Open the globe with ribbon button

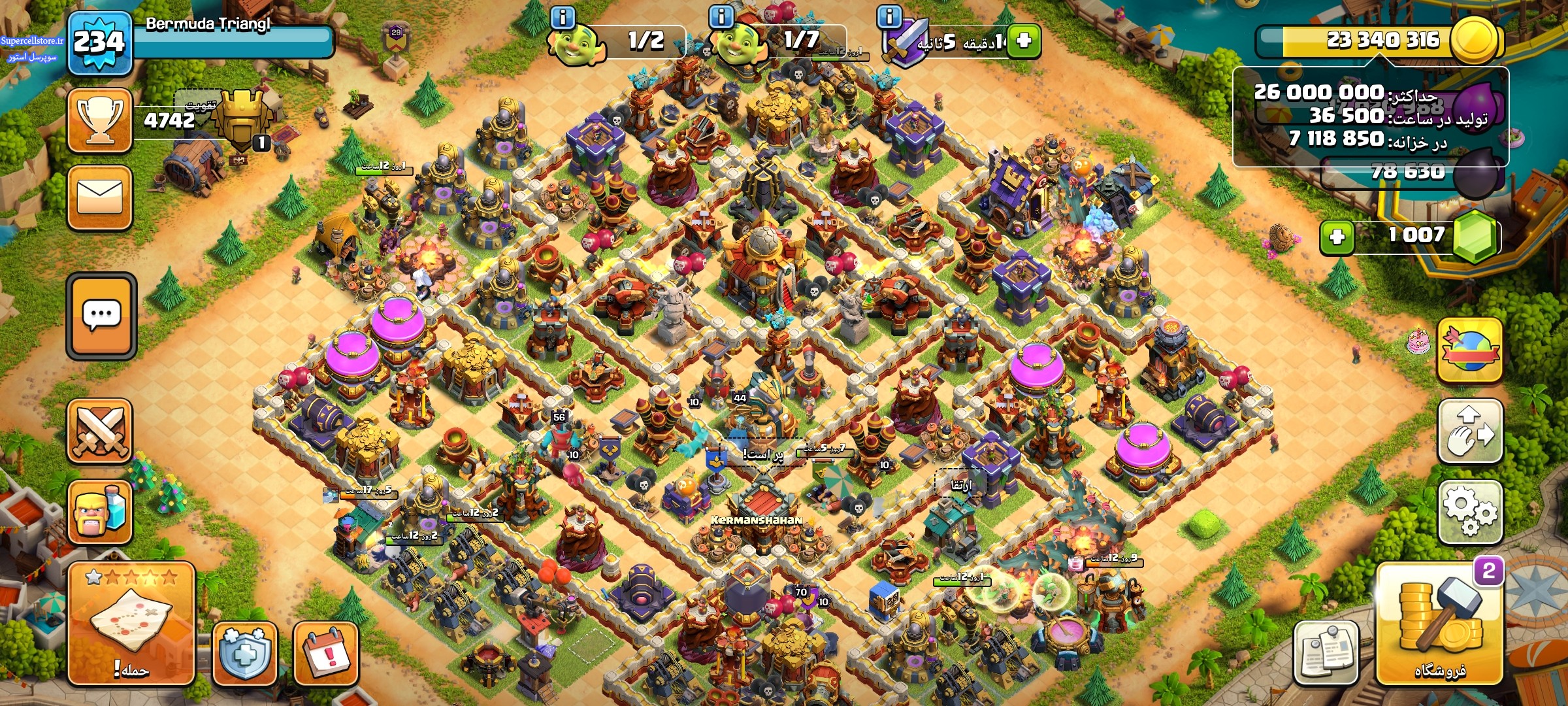coord(1470,351)
